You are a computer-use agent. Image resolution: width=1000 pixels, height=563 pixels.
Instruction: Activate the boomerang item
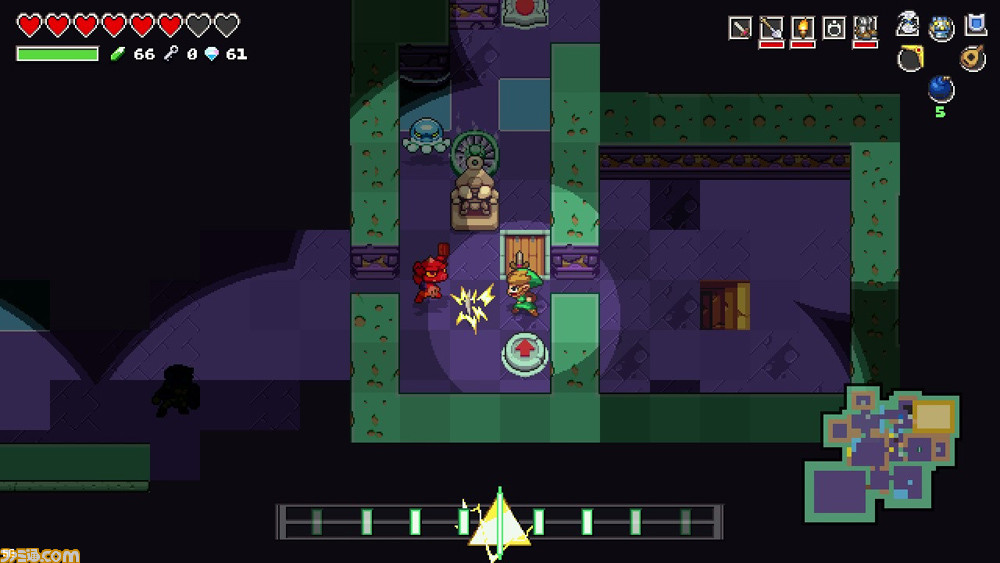click(x=910, y=59)
